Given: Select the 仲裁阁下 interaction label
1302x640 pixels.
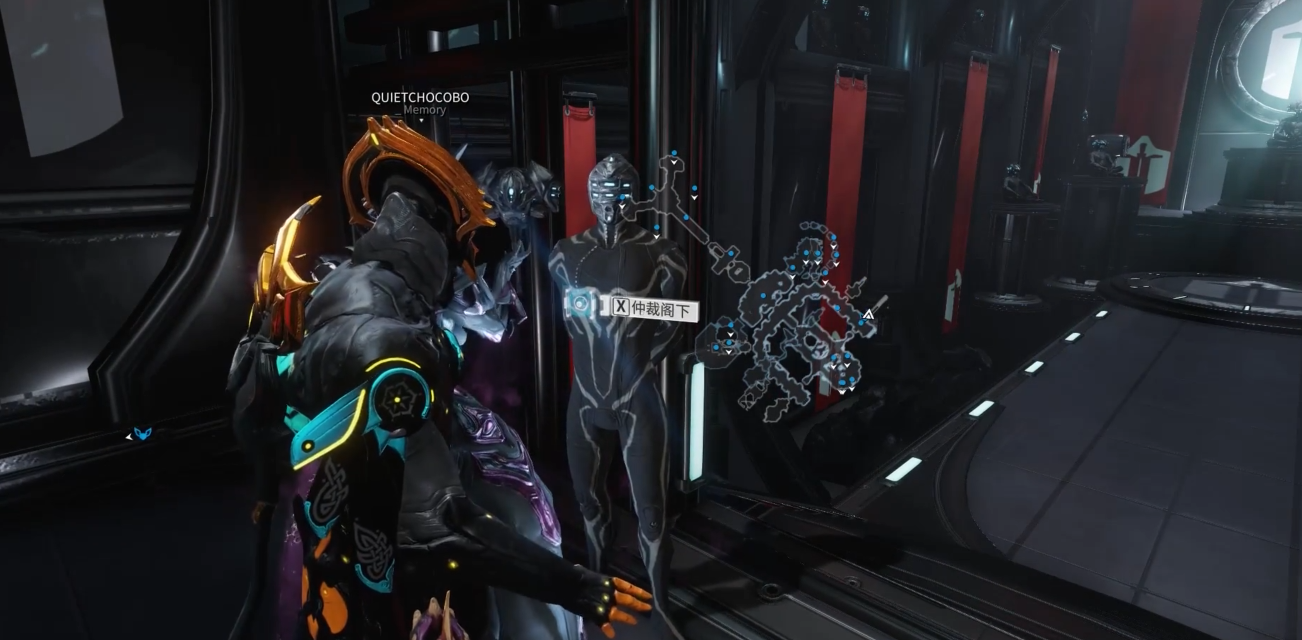Looking at the screenshot, I should coord(652,308).
